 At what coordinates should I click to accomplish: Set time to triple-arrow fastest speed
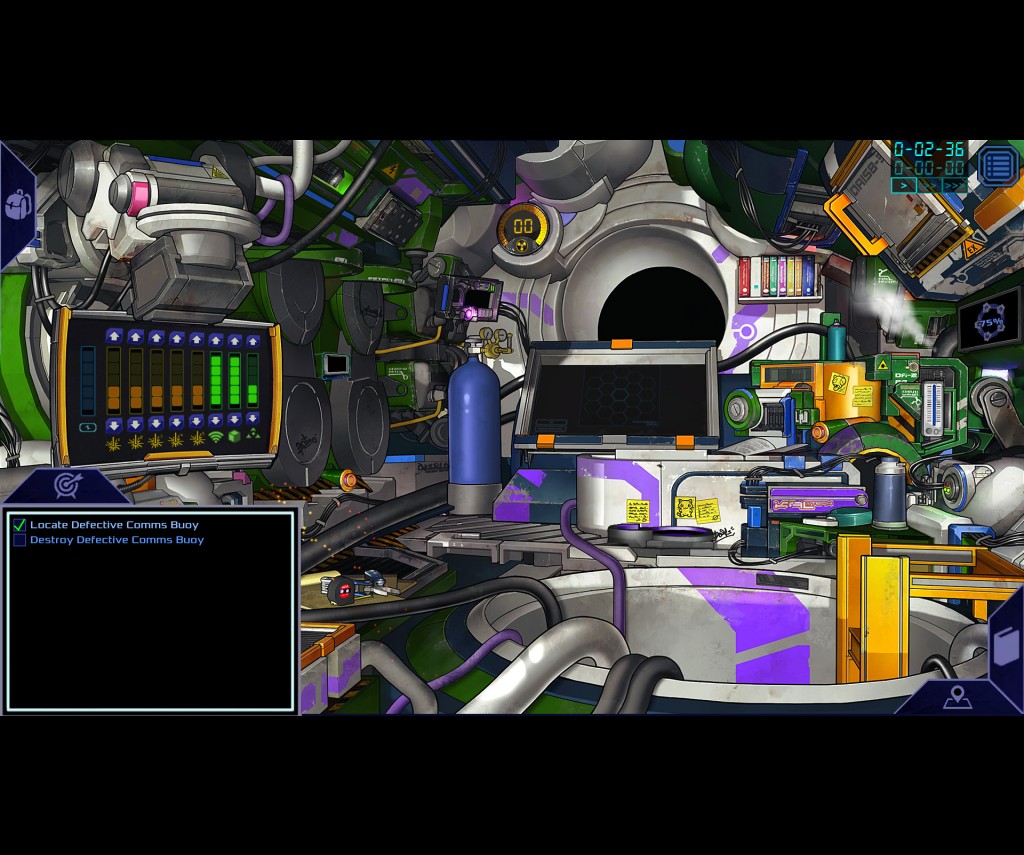[x=955, y=185]
